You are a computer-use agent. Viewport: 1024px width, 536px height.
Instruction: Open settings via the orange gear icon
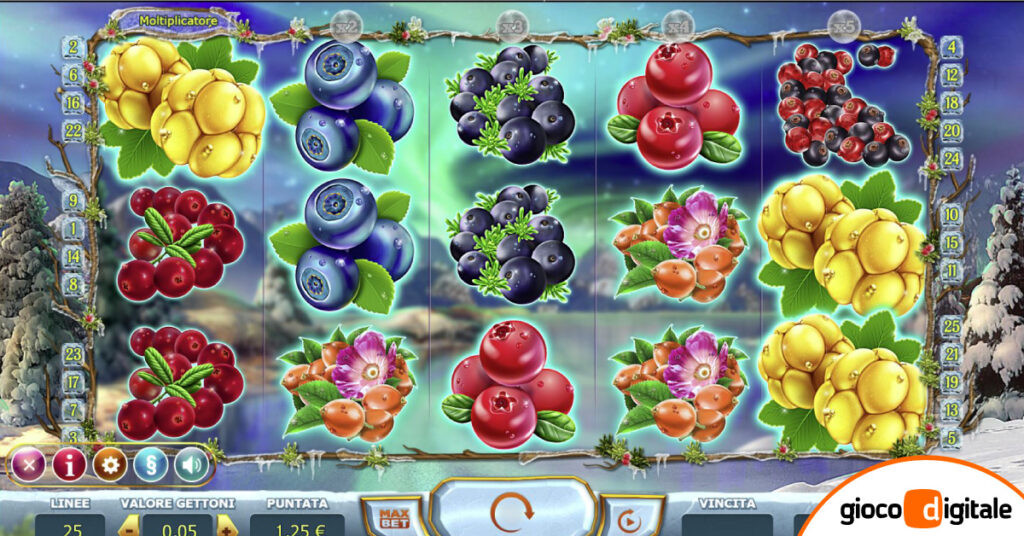tap(110, 464)
